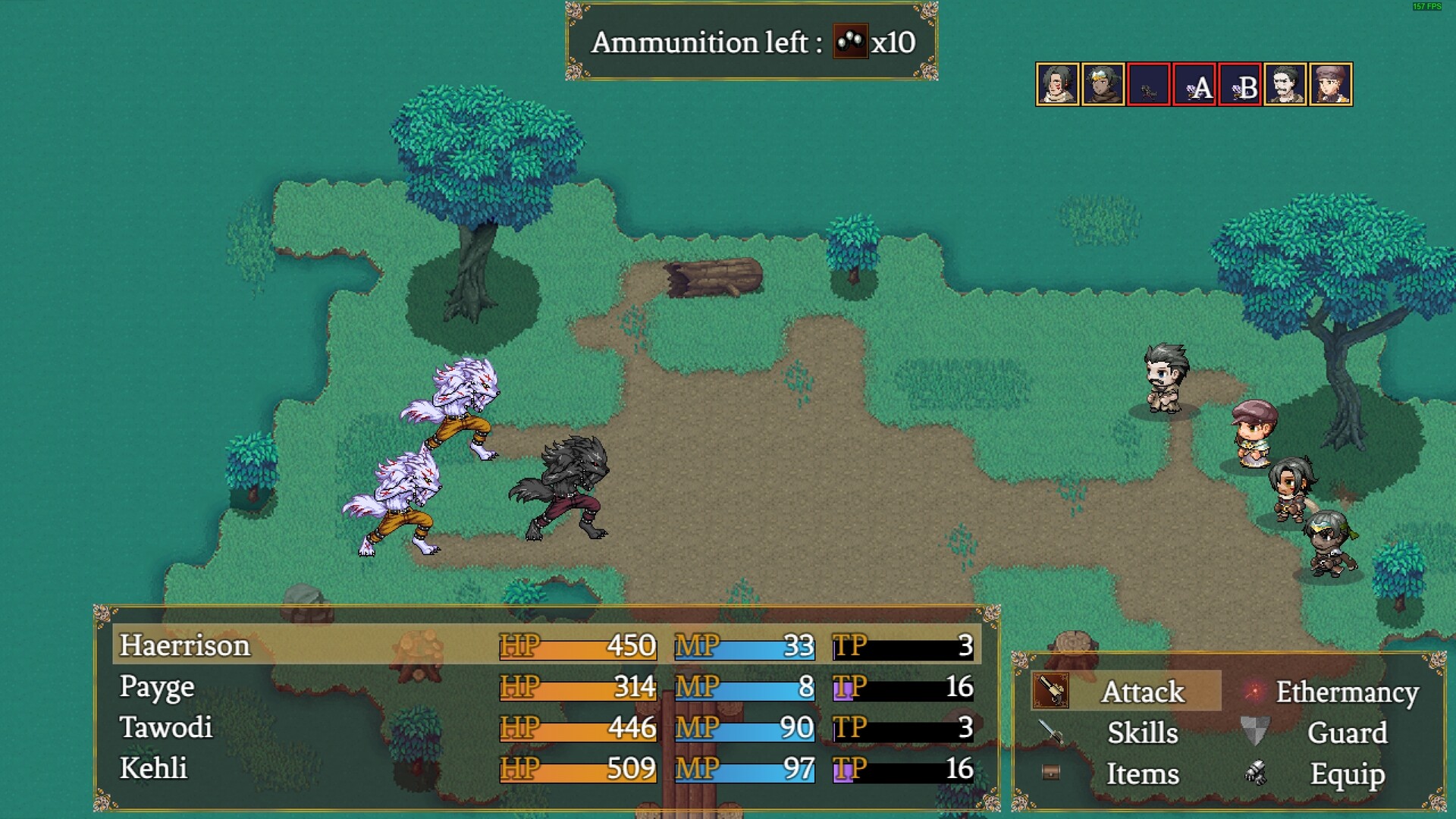Open the Equip menu

[1346, 773]
